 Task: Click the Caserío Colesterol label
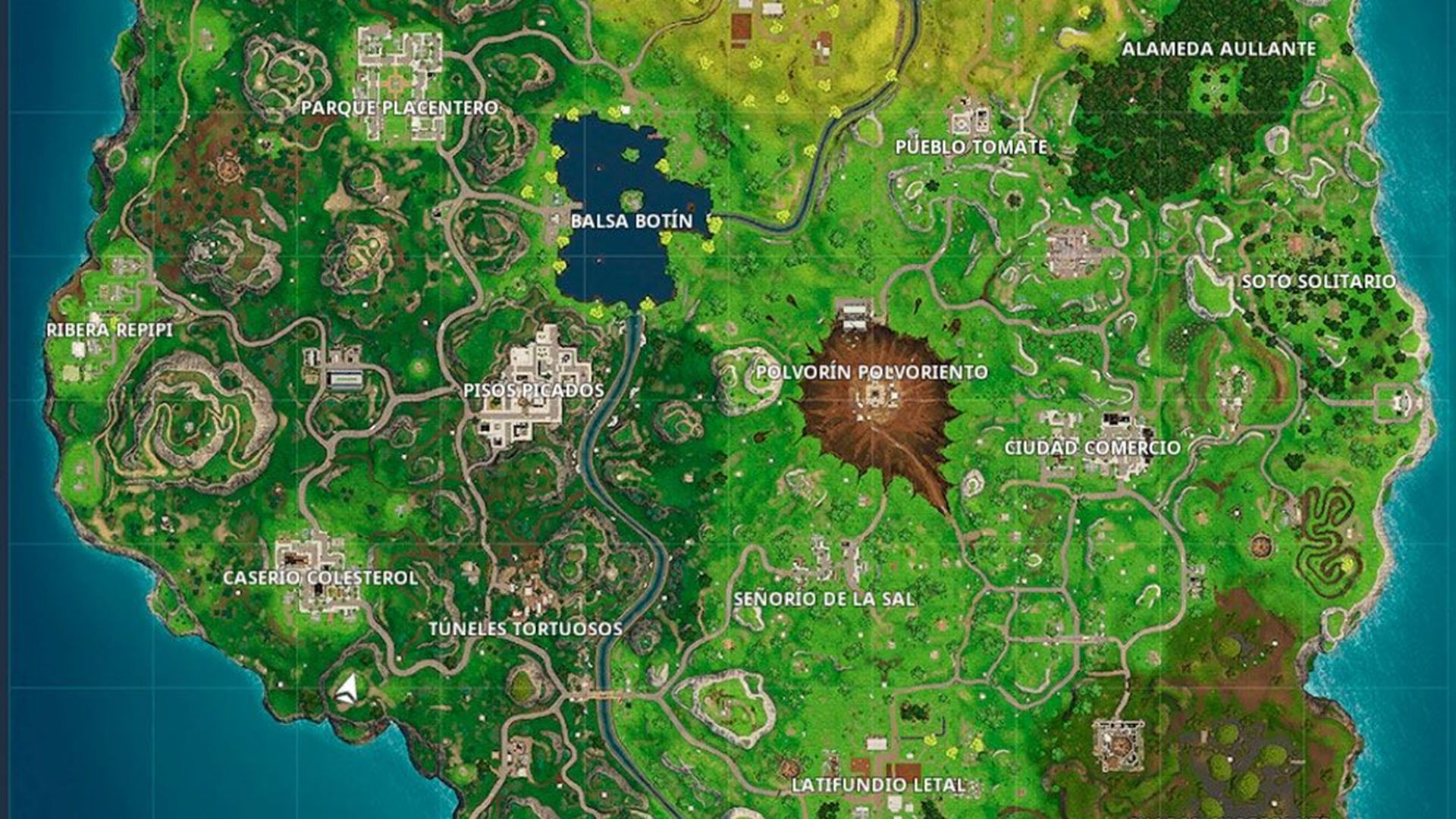[x=319, y=578]
